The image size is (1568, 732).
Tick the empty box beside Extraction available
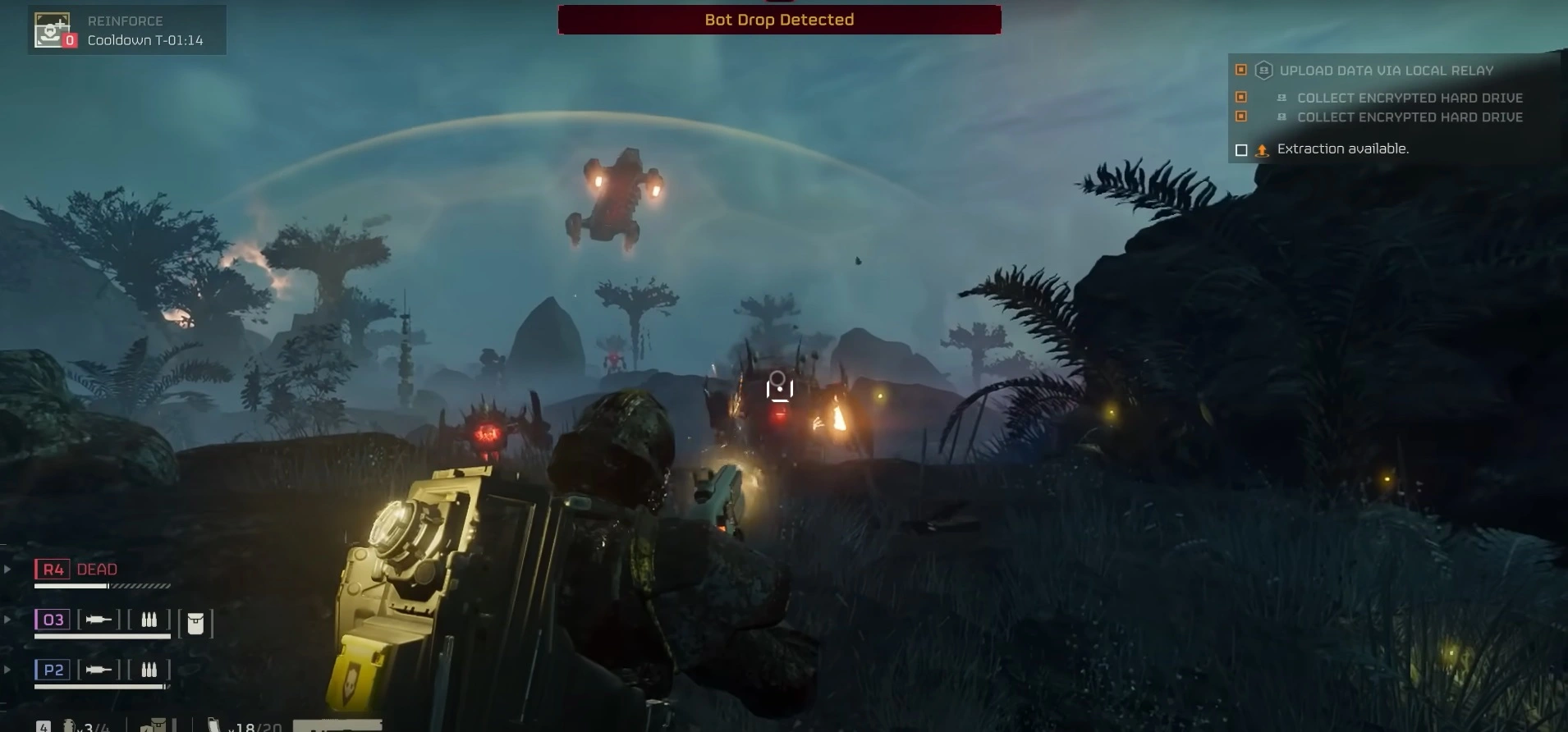[x=1241, y=149]
